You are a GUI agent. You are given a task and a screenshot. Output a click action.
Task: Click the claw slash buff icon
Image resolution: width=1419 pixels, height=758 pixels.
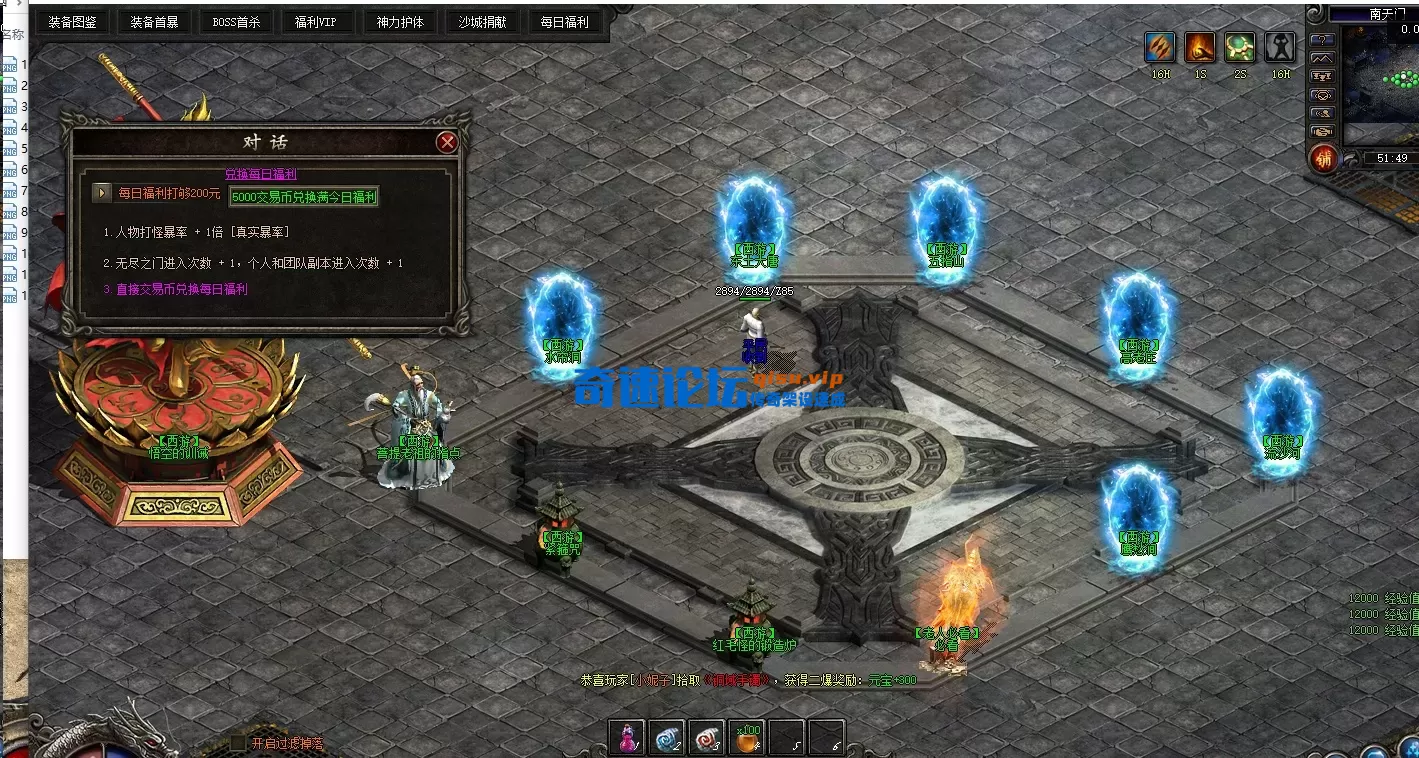click(1161, 47)
